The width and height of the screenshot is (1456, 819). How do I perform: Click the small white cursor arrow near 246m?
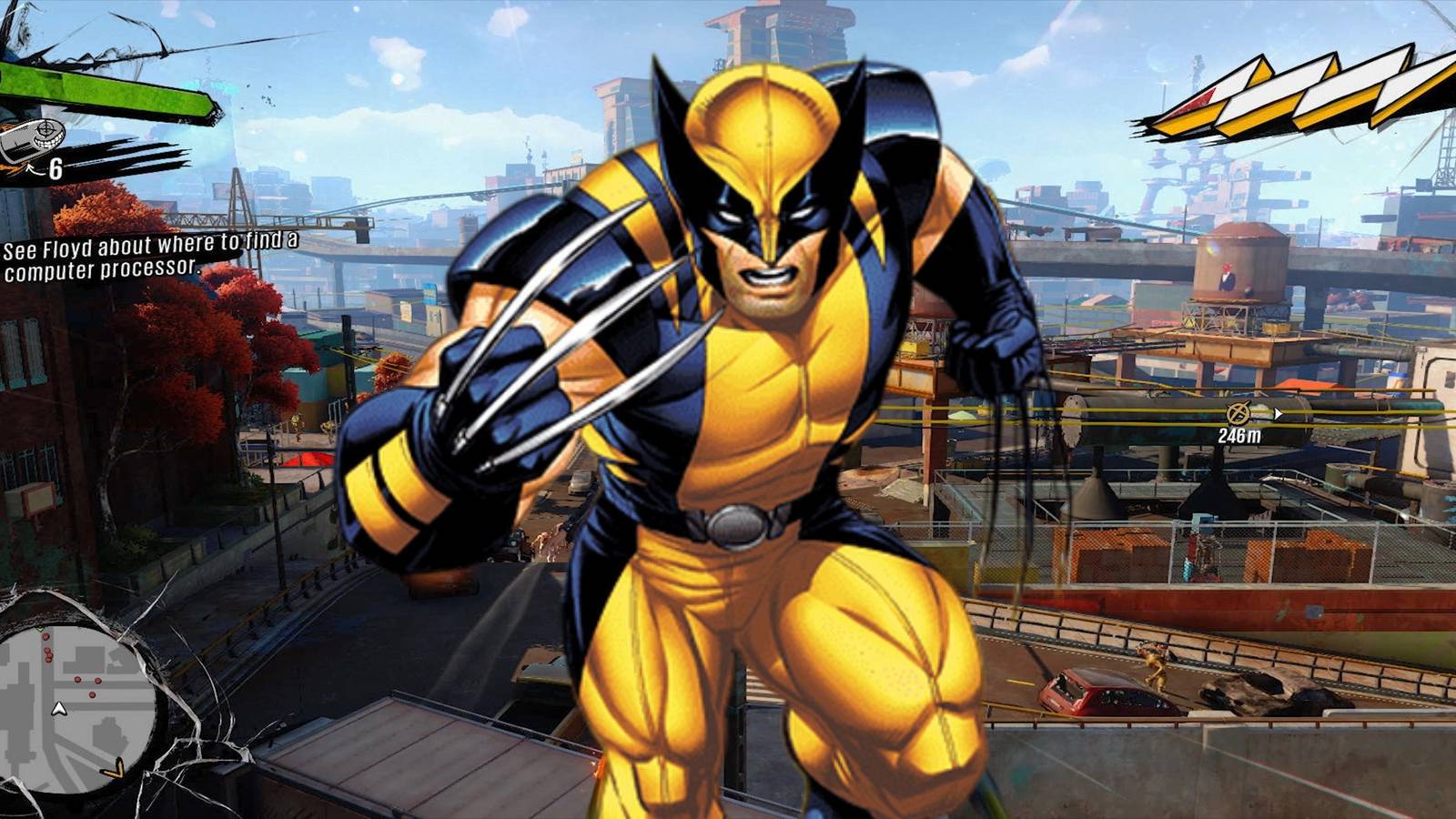tap(1278, 413)
